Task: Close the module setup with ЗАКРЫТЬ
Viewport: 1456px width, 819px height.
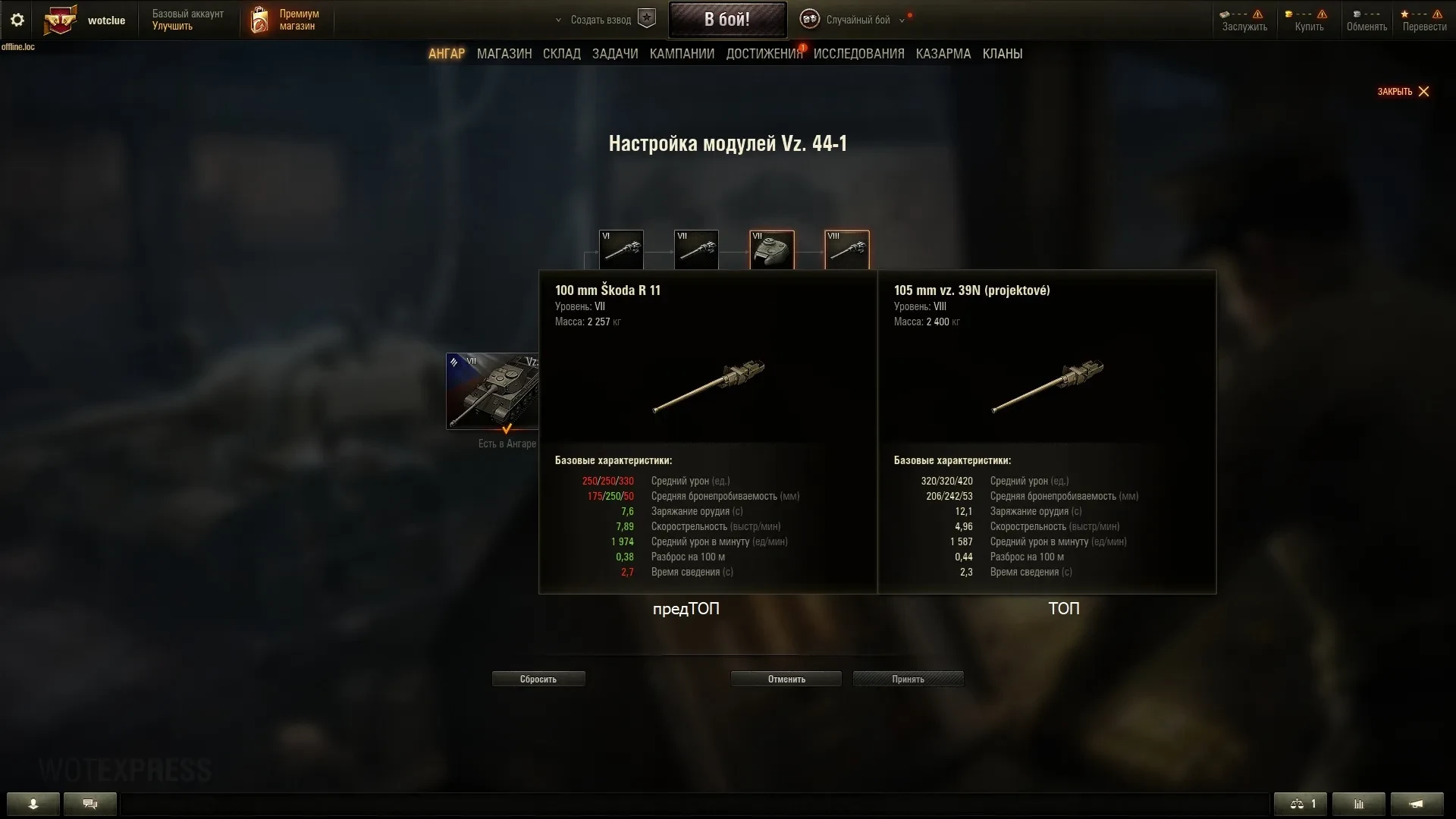Action: [1403, 92]
